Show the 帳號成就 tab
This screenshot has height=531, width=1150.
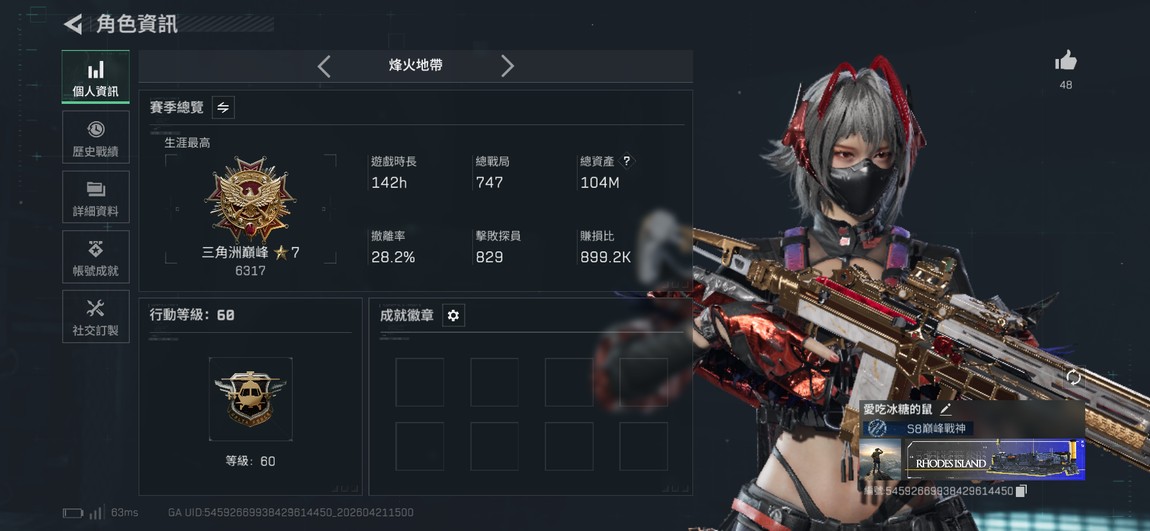(x=96, y=257)
